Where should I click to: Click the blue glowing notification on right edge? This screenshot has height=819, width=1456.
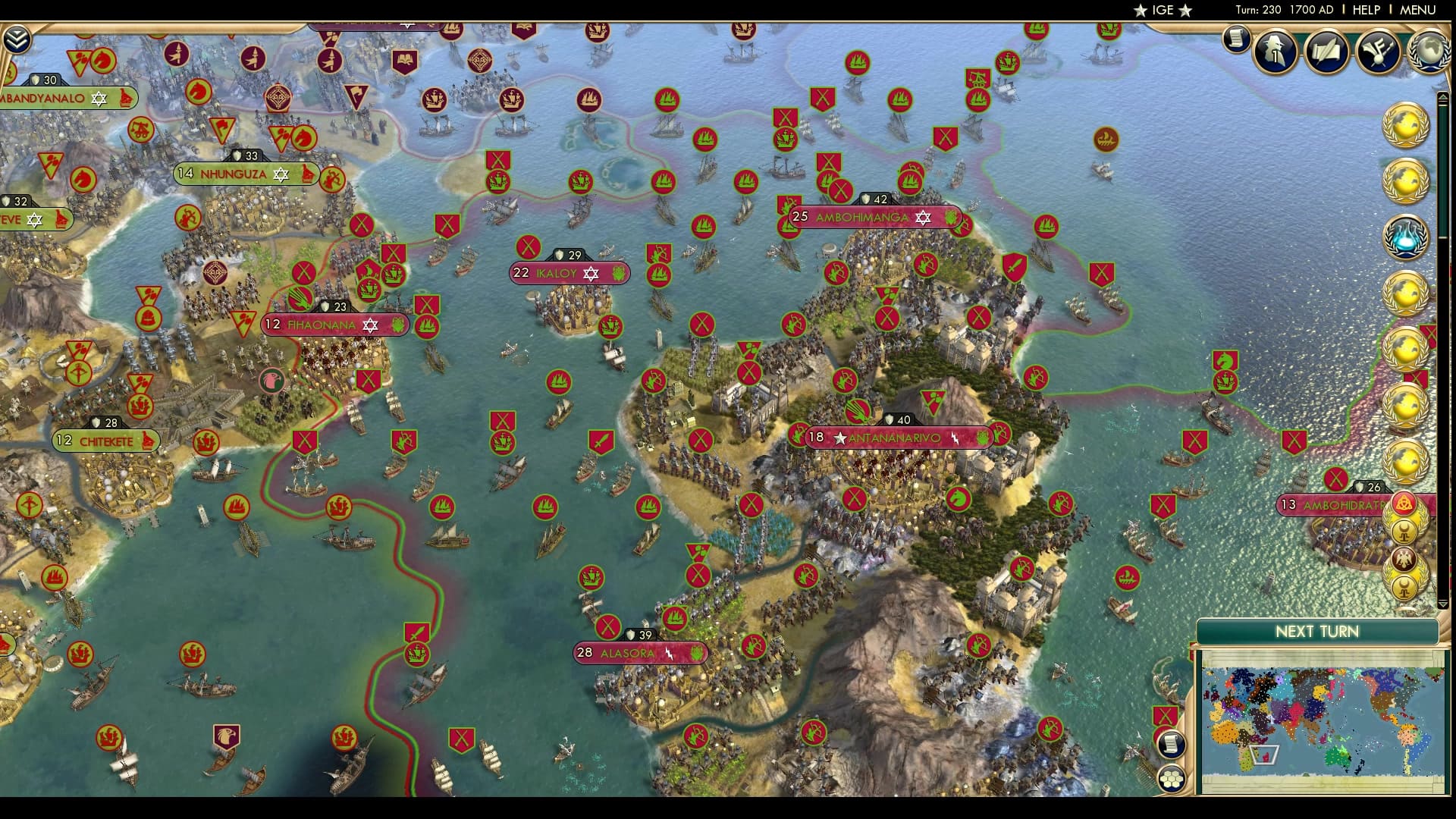coord(1407,236)
